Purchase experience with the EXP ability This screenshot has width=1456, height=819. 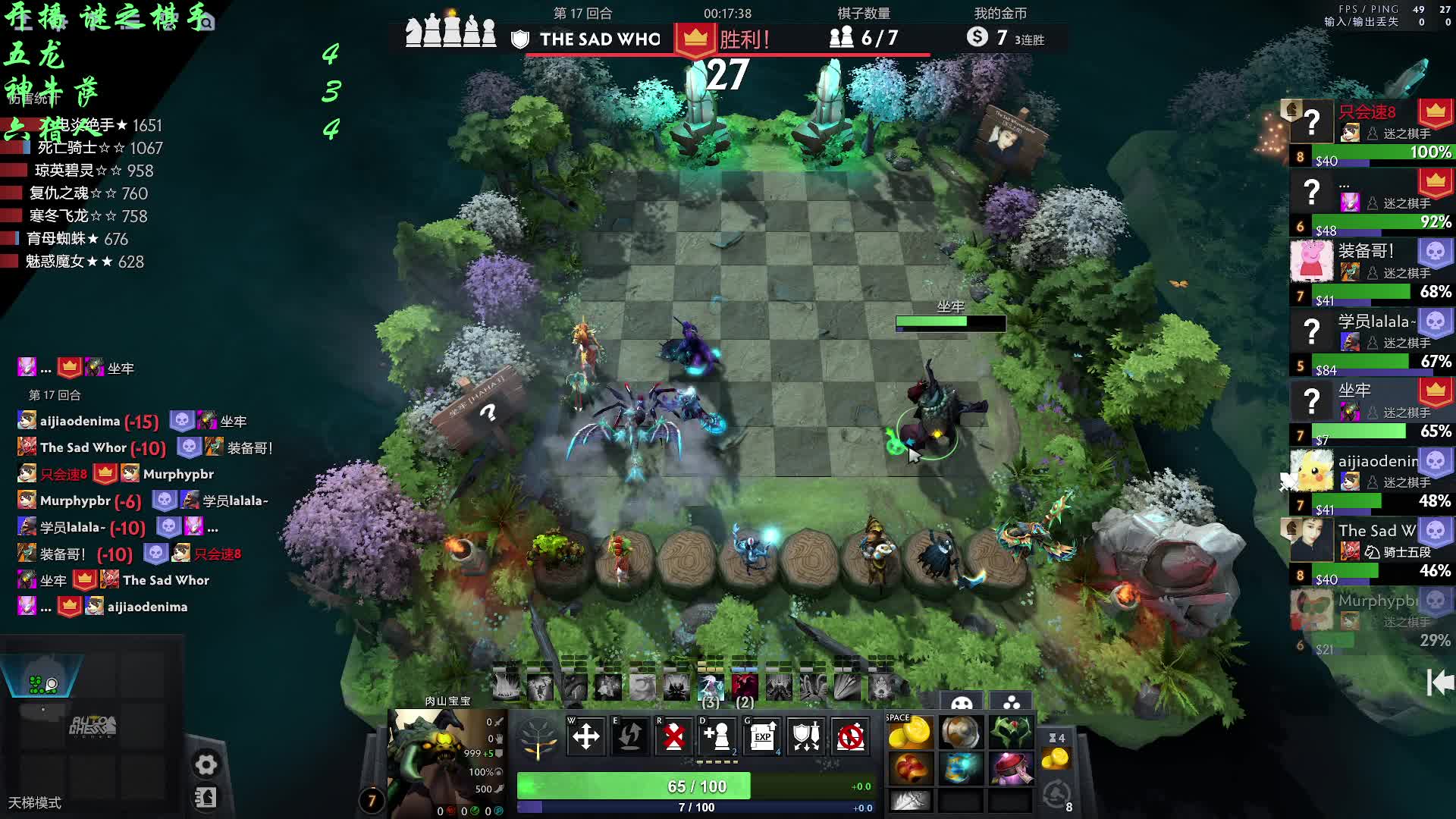[x=762, y=736]
